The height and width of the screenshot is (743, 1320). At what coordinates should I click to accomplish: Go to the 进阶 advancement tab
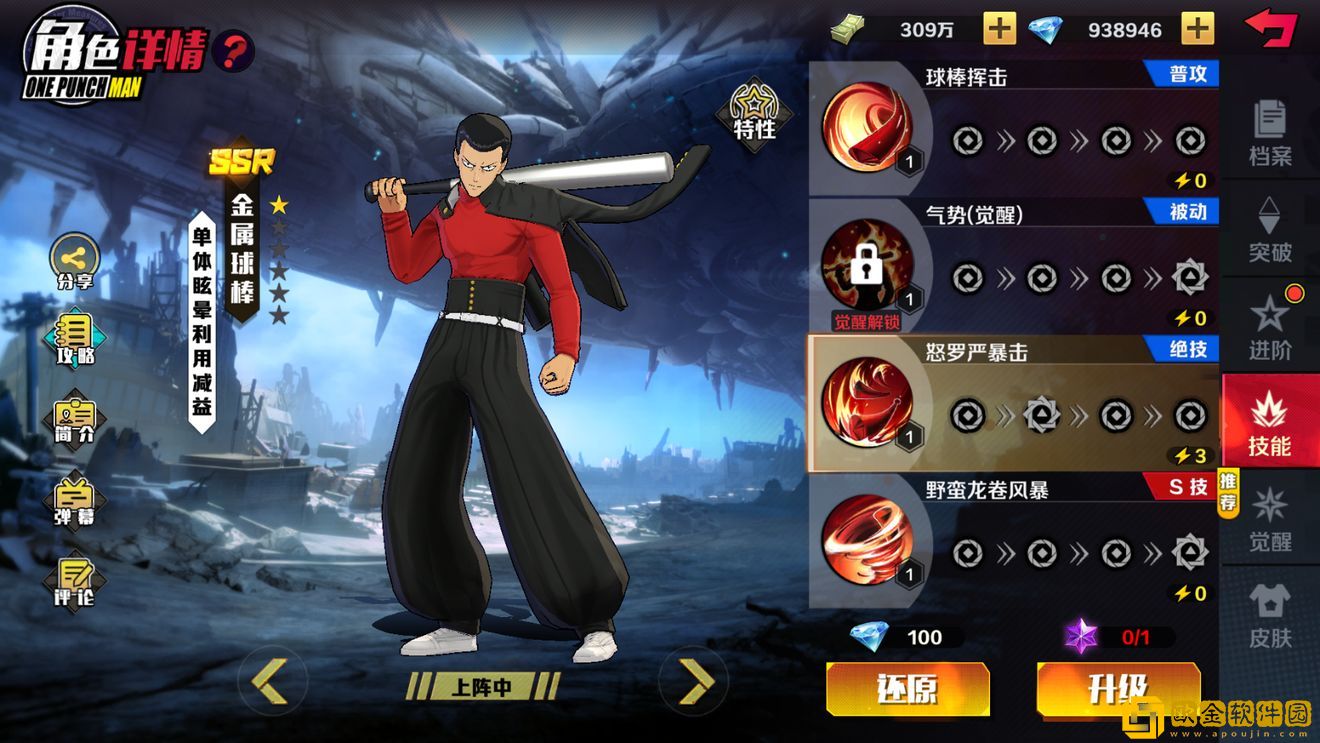1270,326
